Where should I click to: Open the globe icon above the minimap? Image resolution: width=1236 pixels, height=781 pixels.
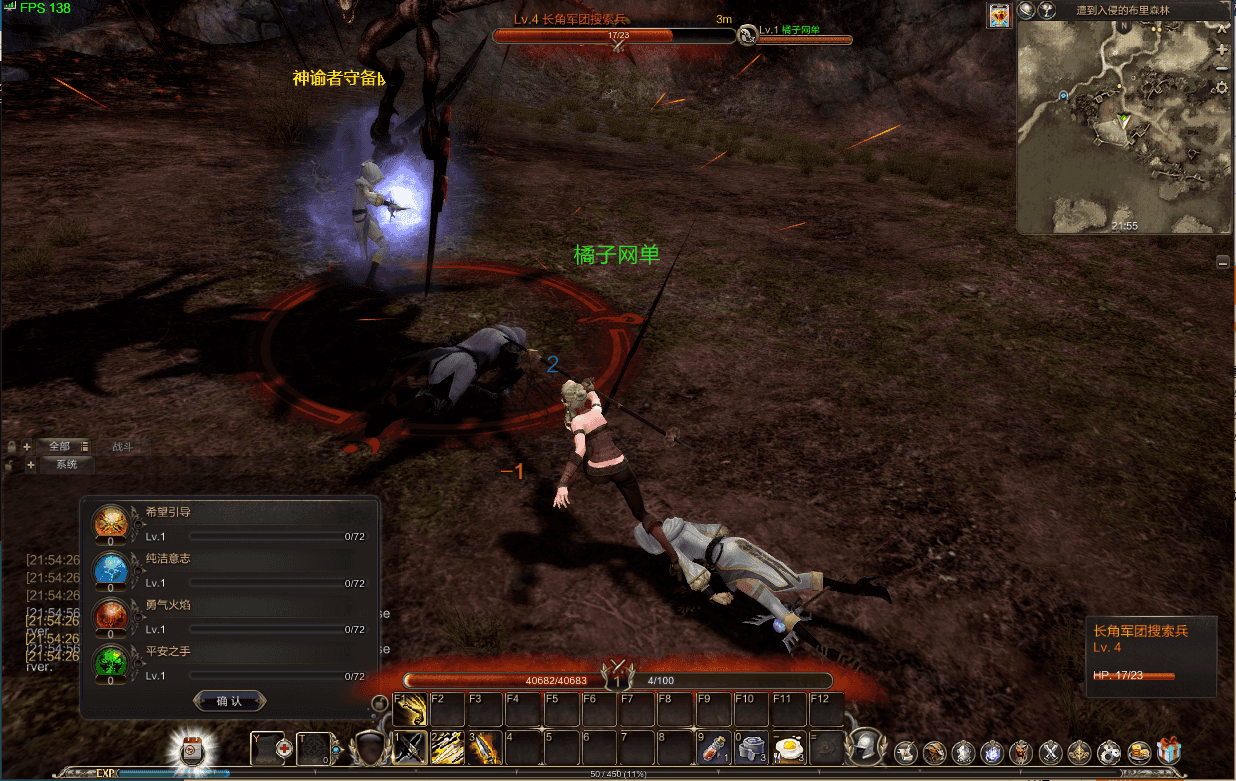[x=1026, y=10]
